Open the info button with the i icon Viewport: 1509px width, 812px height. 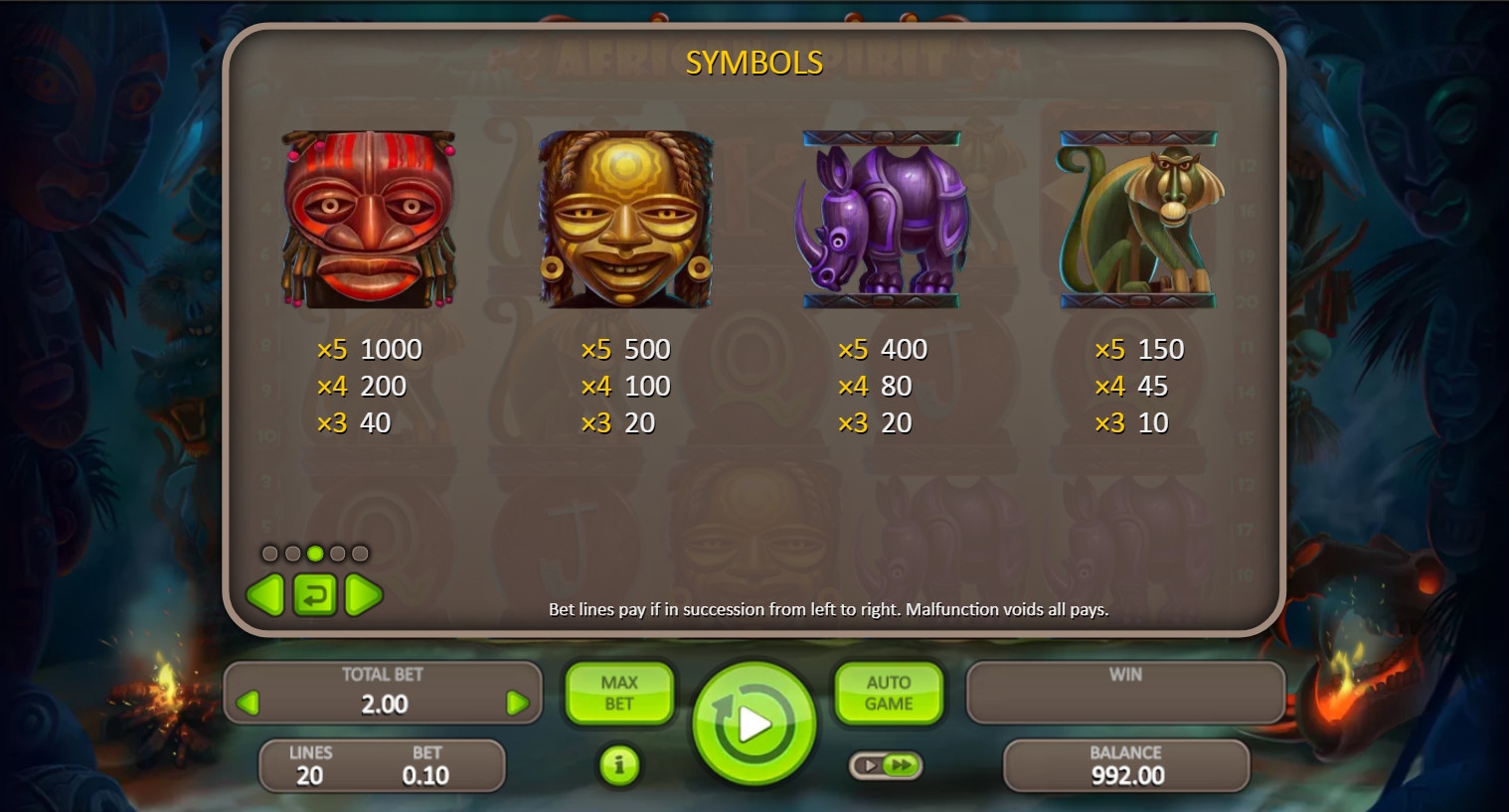pyautogui.click(x=619, y=765)
